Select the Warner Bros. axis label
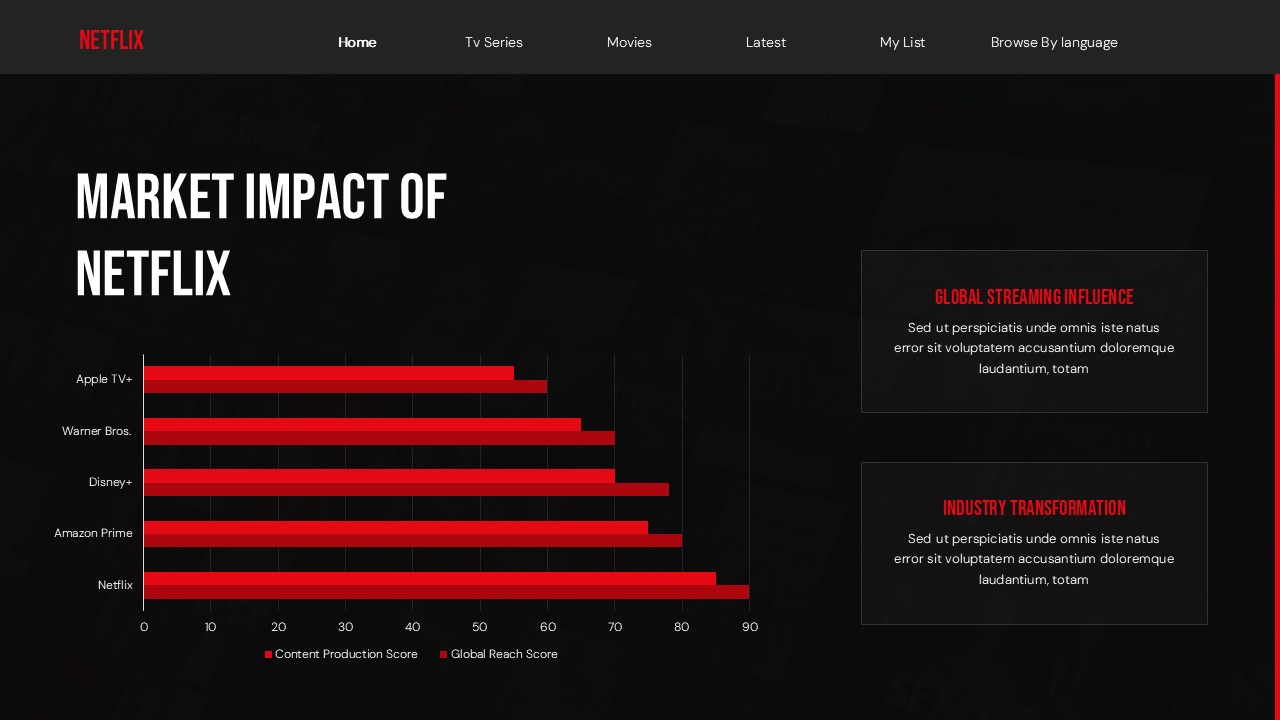This screenshot has width=1280, height=720. (97, 431)
